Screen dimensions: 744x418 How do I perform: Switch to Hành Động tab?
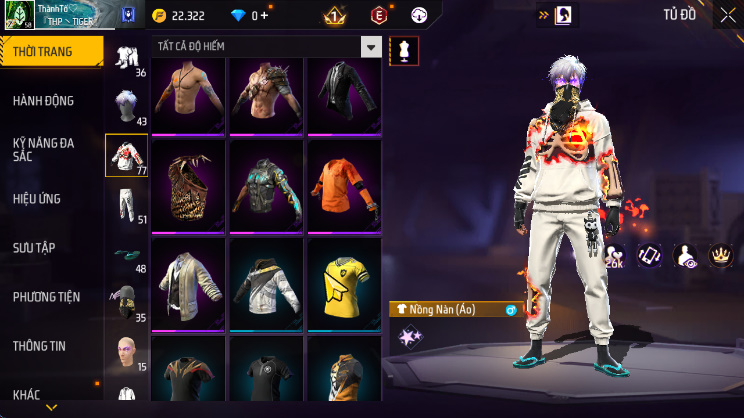44,100
